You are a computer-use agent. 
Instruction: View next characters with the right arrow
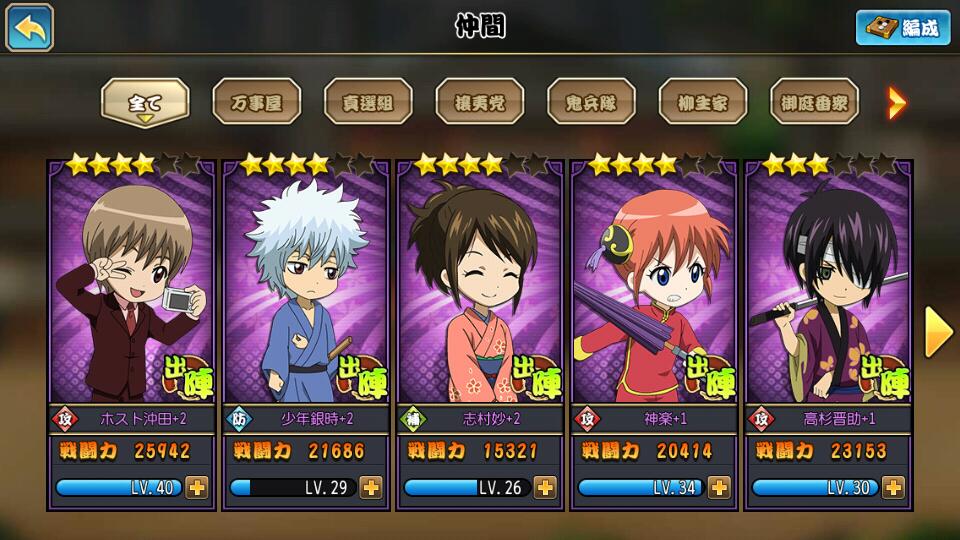(x=938, y=332)
